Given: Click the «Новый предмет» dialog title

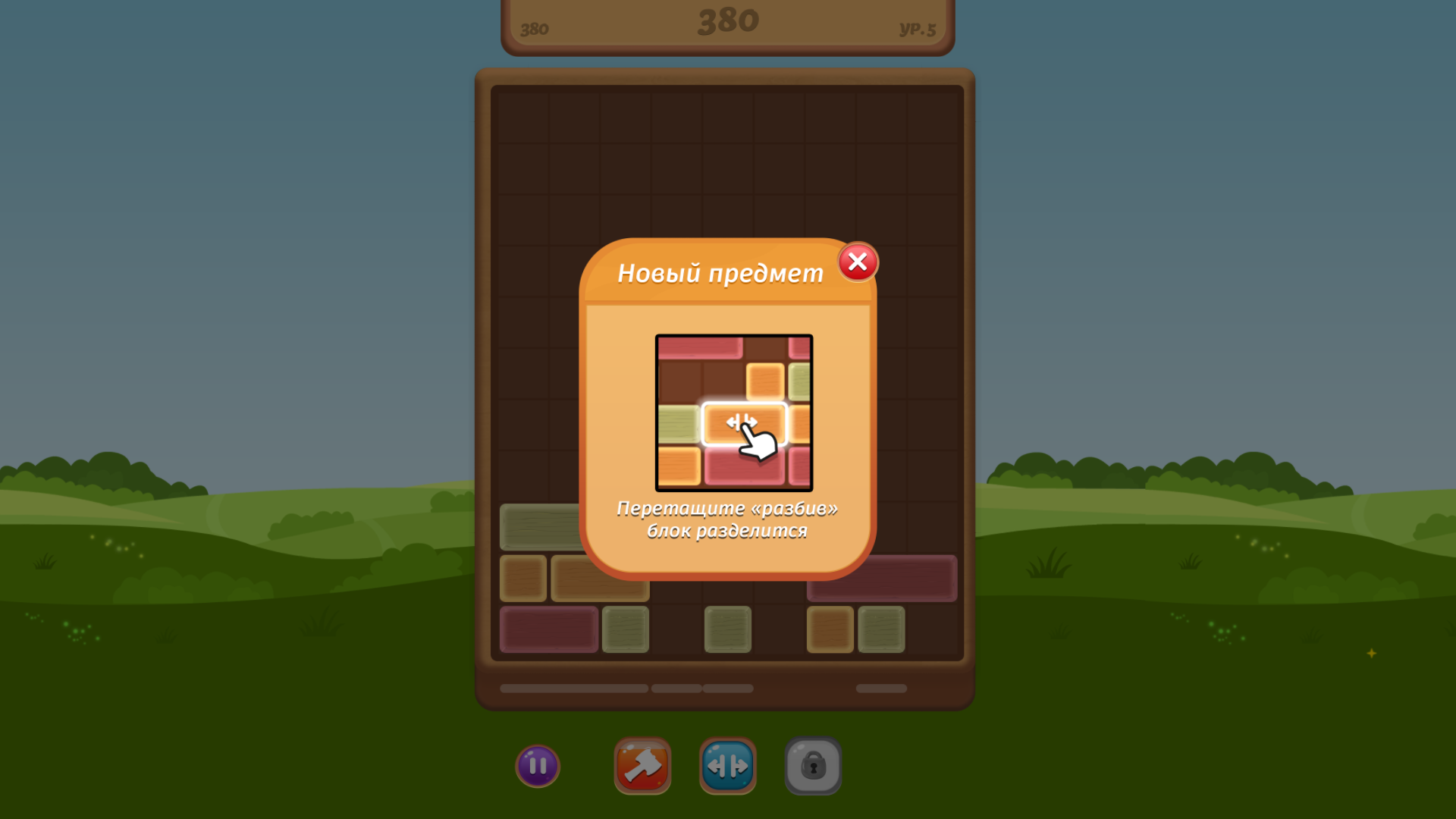Looking at the screenshot, I should 719,272.
